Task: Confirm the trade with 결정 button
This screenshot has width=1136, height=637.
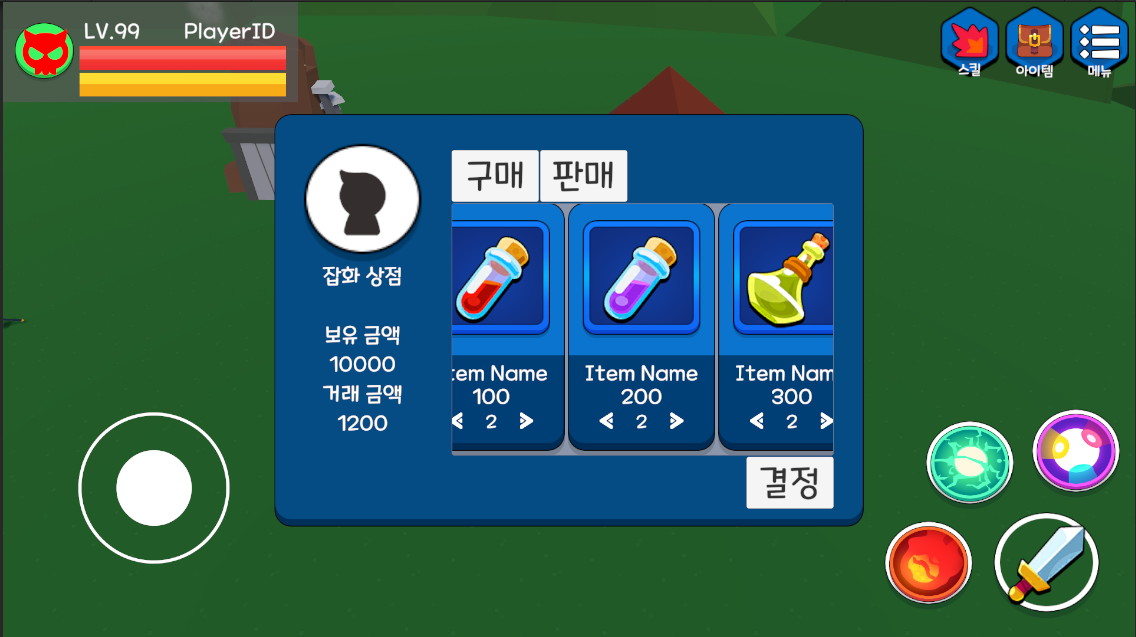Action: 789,483
